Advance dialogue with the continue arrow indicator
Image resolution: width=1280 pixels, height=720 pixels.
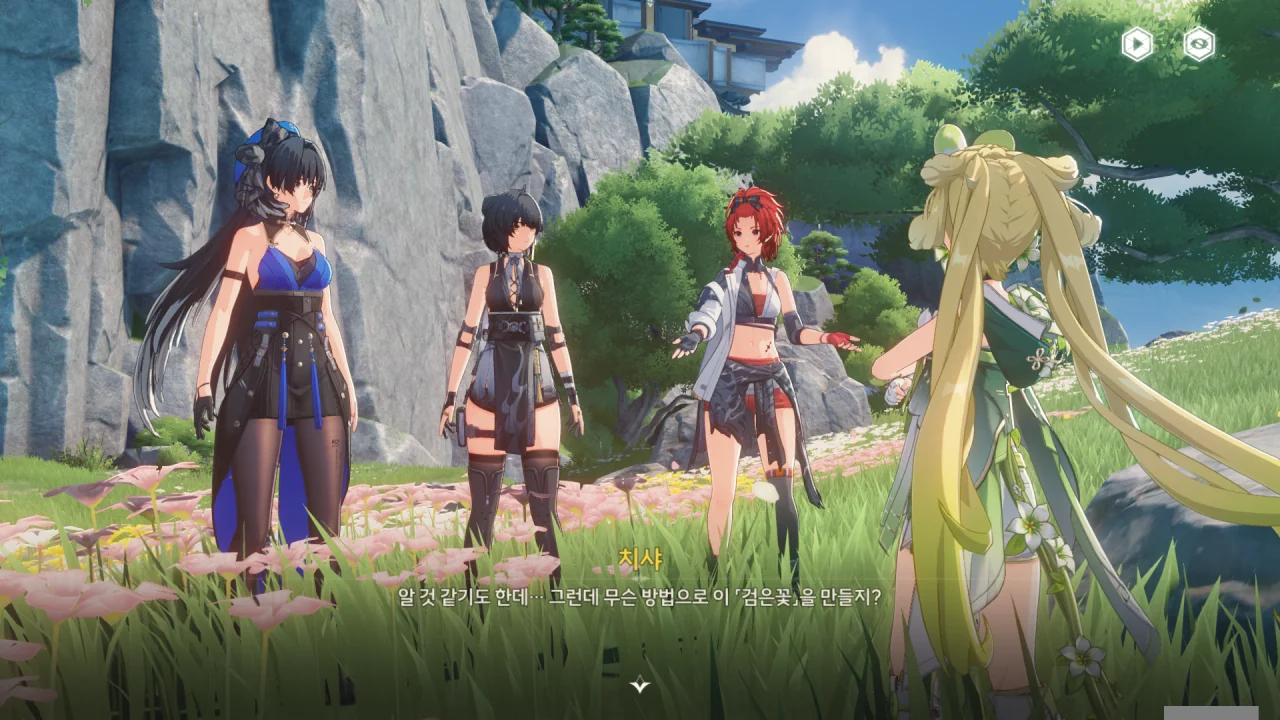tap(640, 685)
